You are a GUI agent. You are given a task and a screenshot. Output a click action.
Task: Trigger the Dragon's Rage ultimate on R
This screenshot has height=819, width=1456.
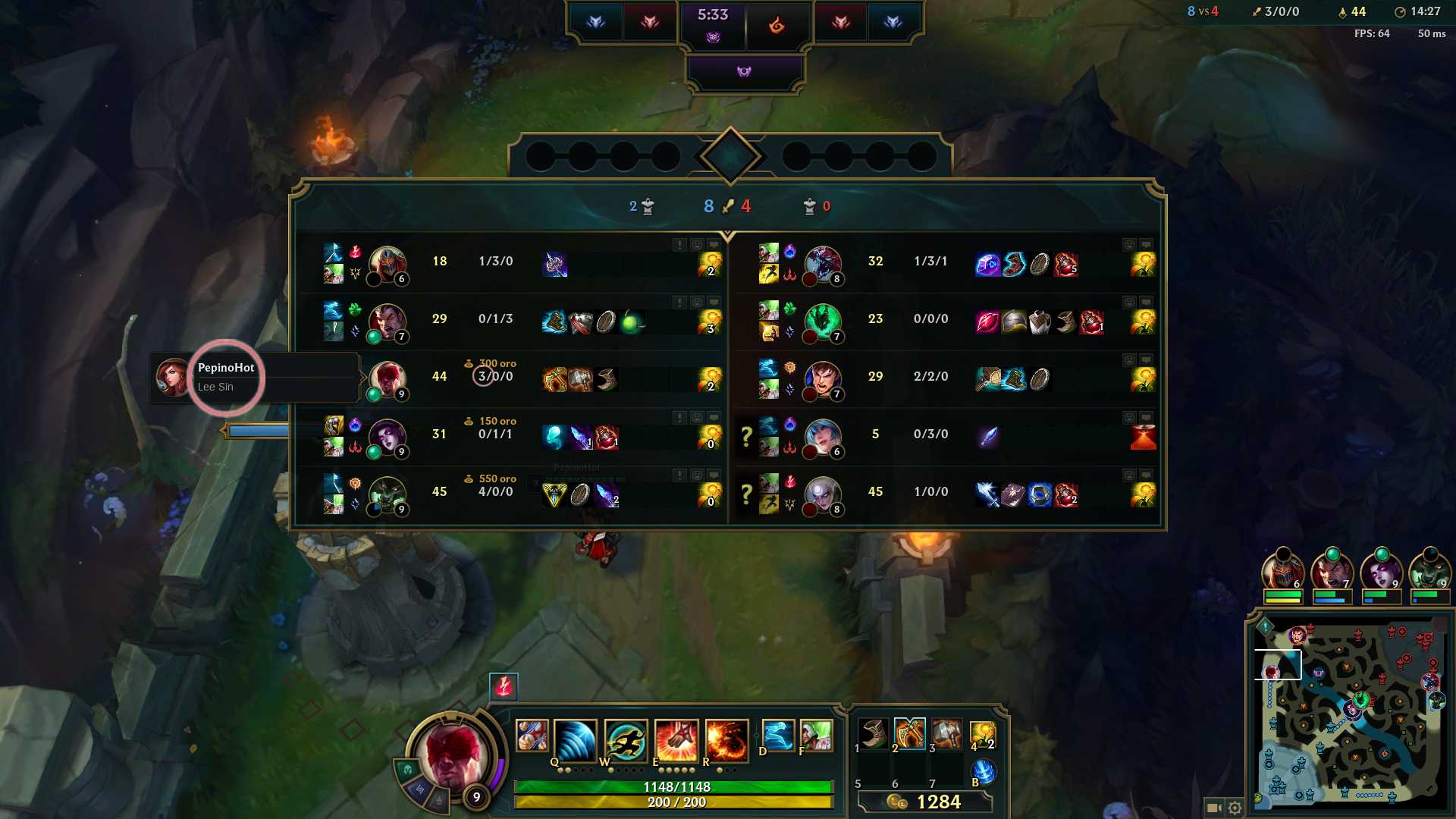click(x=726, y=741)
